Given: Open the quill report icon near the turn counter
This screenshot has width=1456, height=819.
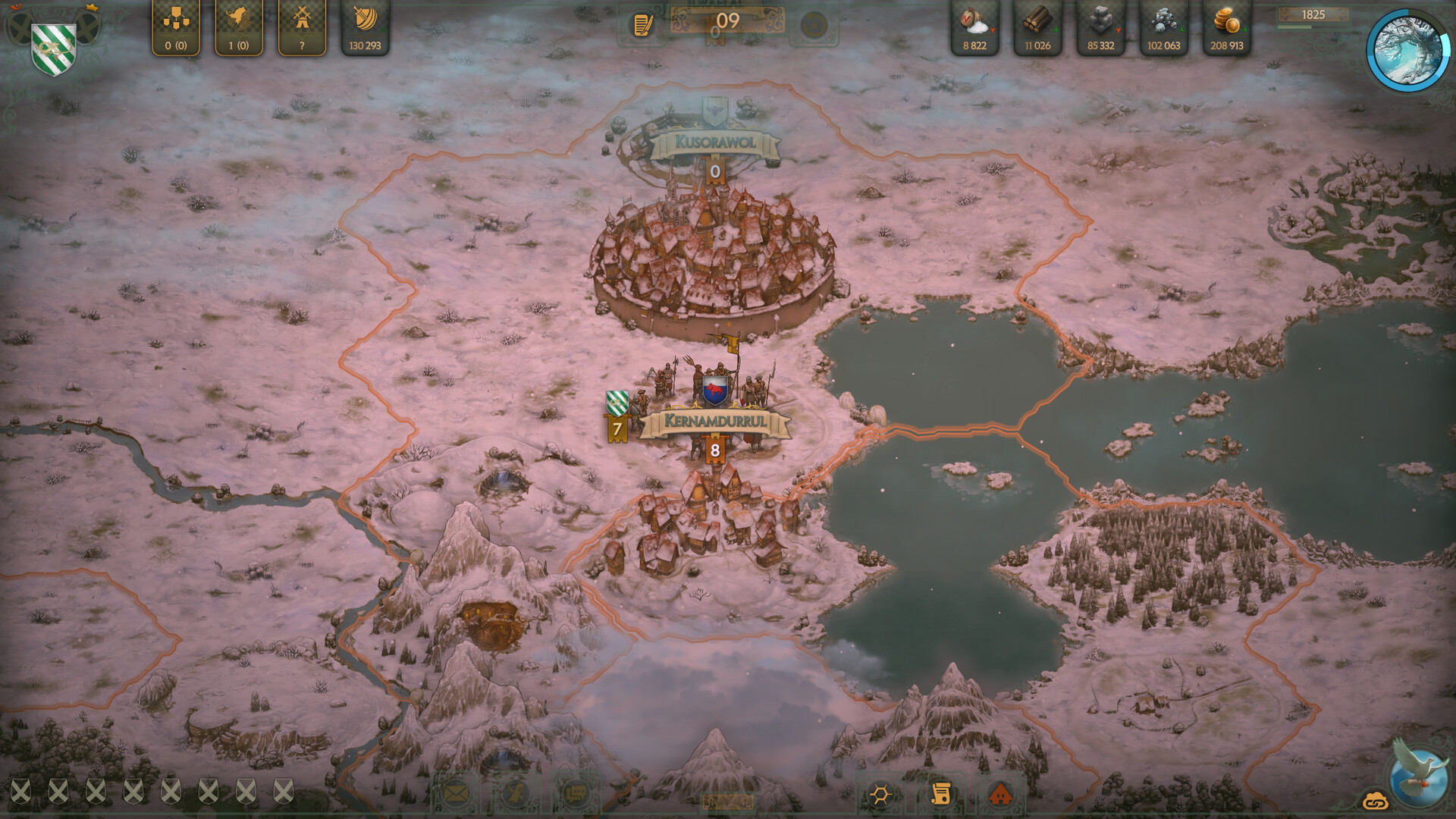Looking at the screenshot, I should point(642,25).
